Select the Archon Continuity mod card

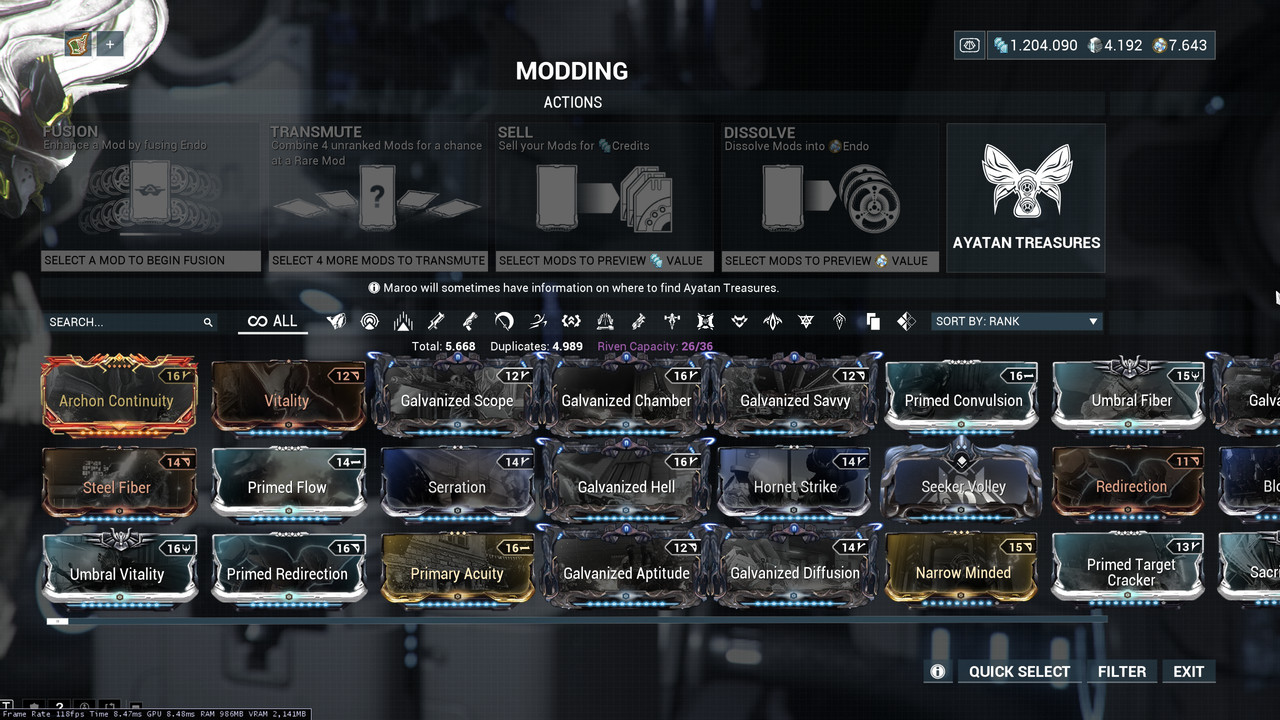(x=117, y=396)
